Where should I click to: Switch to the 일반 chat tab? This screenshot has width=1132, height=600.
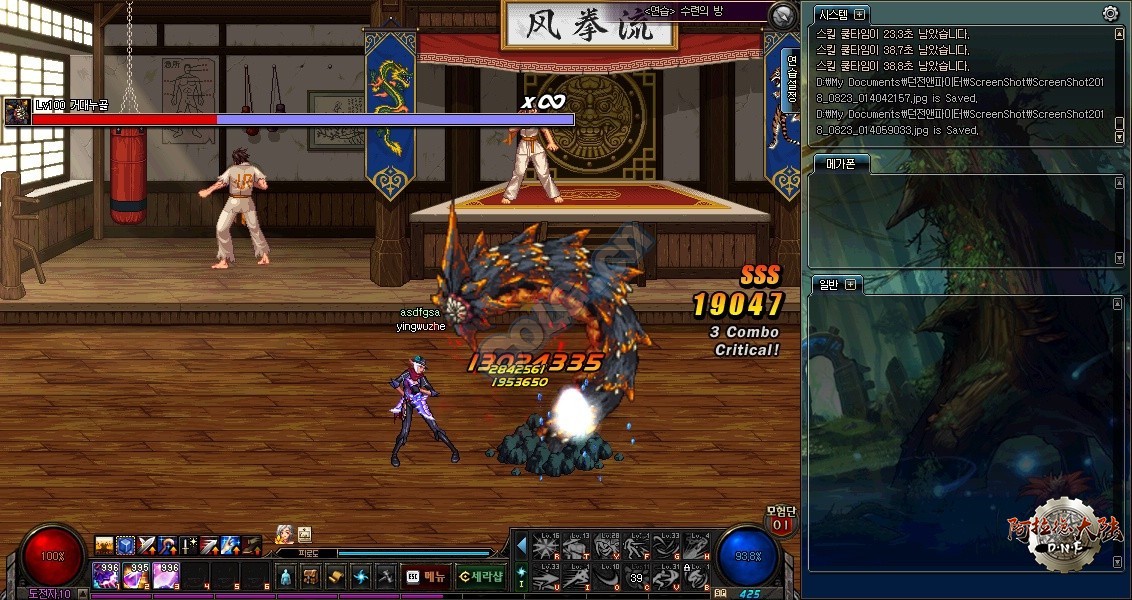click(826, 284)
